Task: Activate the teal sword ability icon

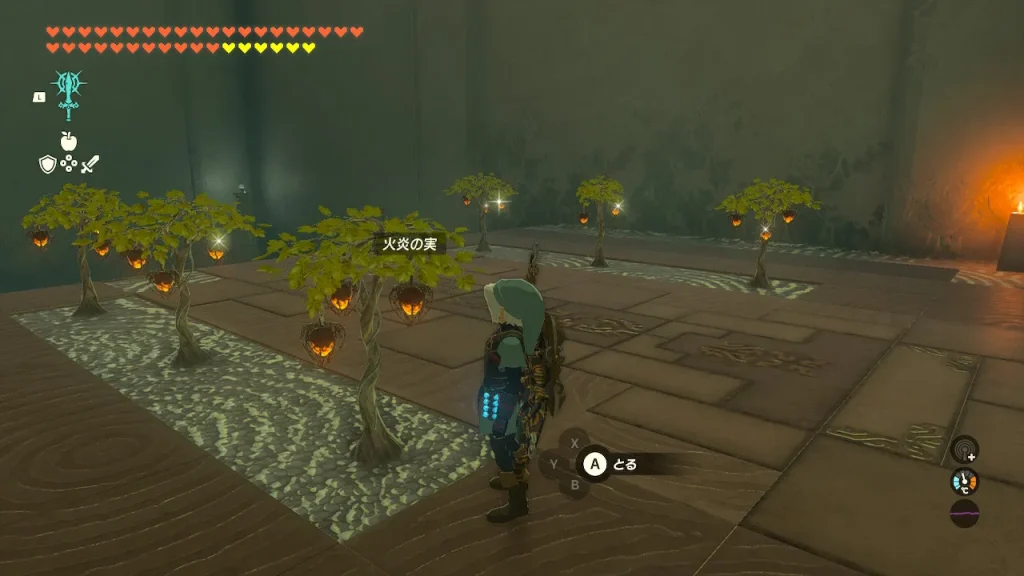Action: click(68, 96)
